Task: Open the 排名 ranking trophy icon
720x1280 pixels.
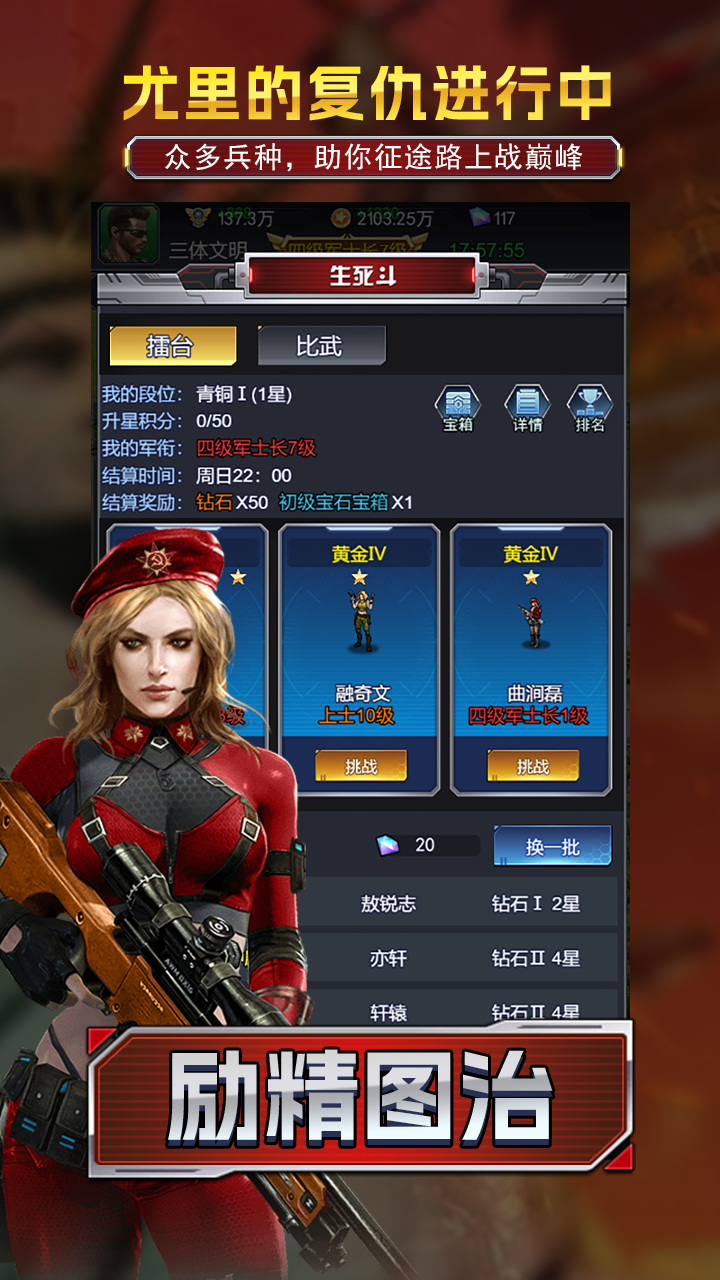Action: [590, 408]
